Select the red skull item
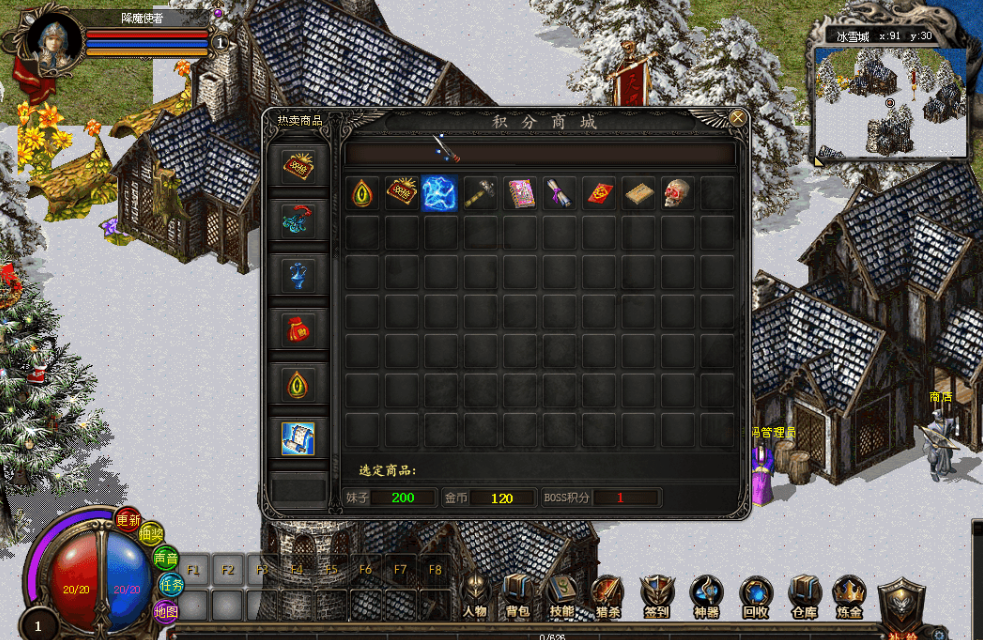Viewport: 983px width, 640px height. 678,193
